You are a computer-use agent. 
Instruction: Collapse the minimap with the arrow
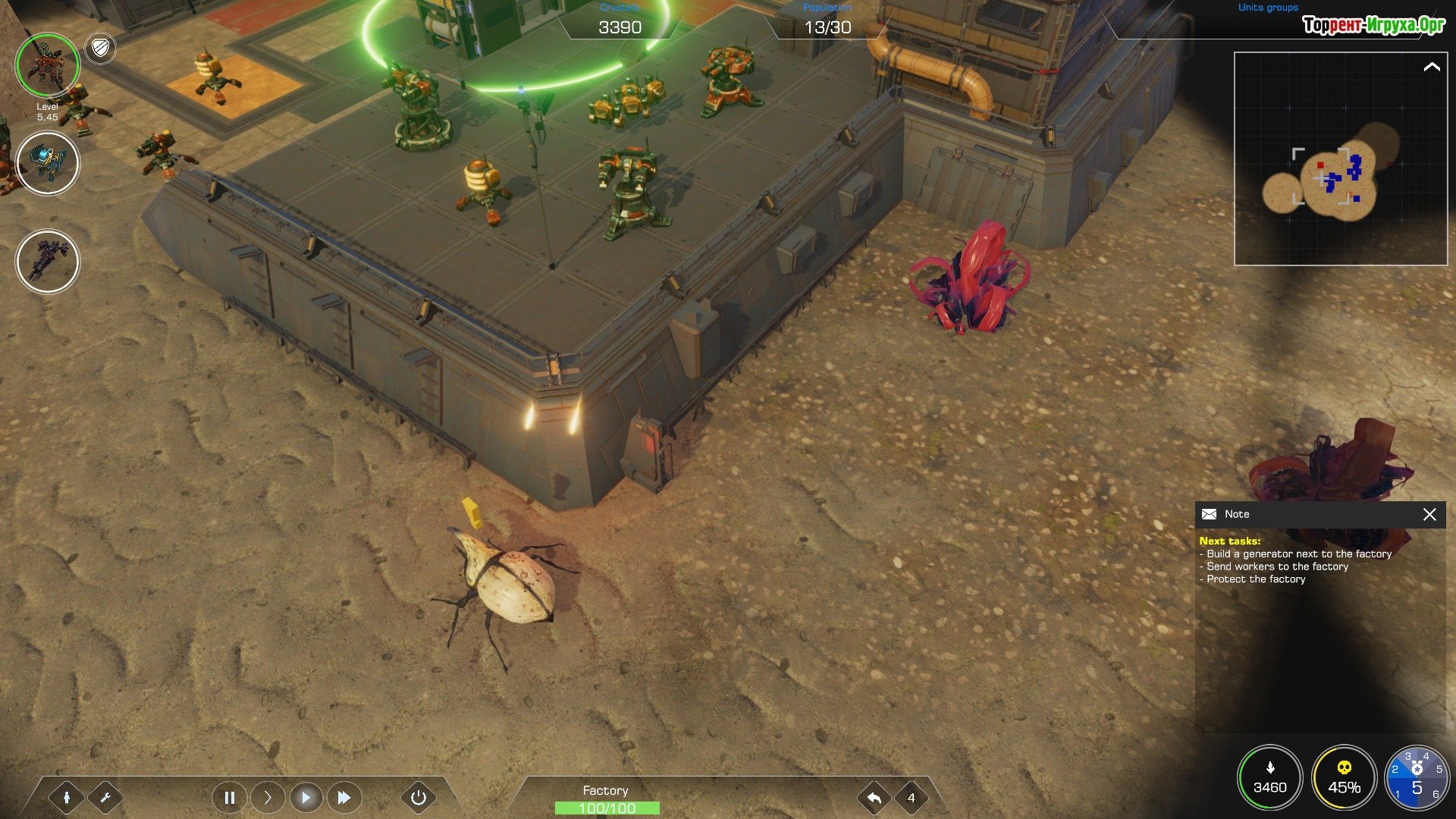click(1431, 67)
